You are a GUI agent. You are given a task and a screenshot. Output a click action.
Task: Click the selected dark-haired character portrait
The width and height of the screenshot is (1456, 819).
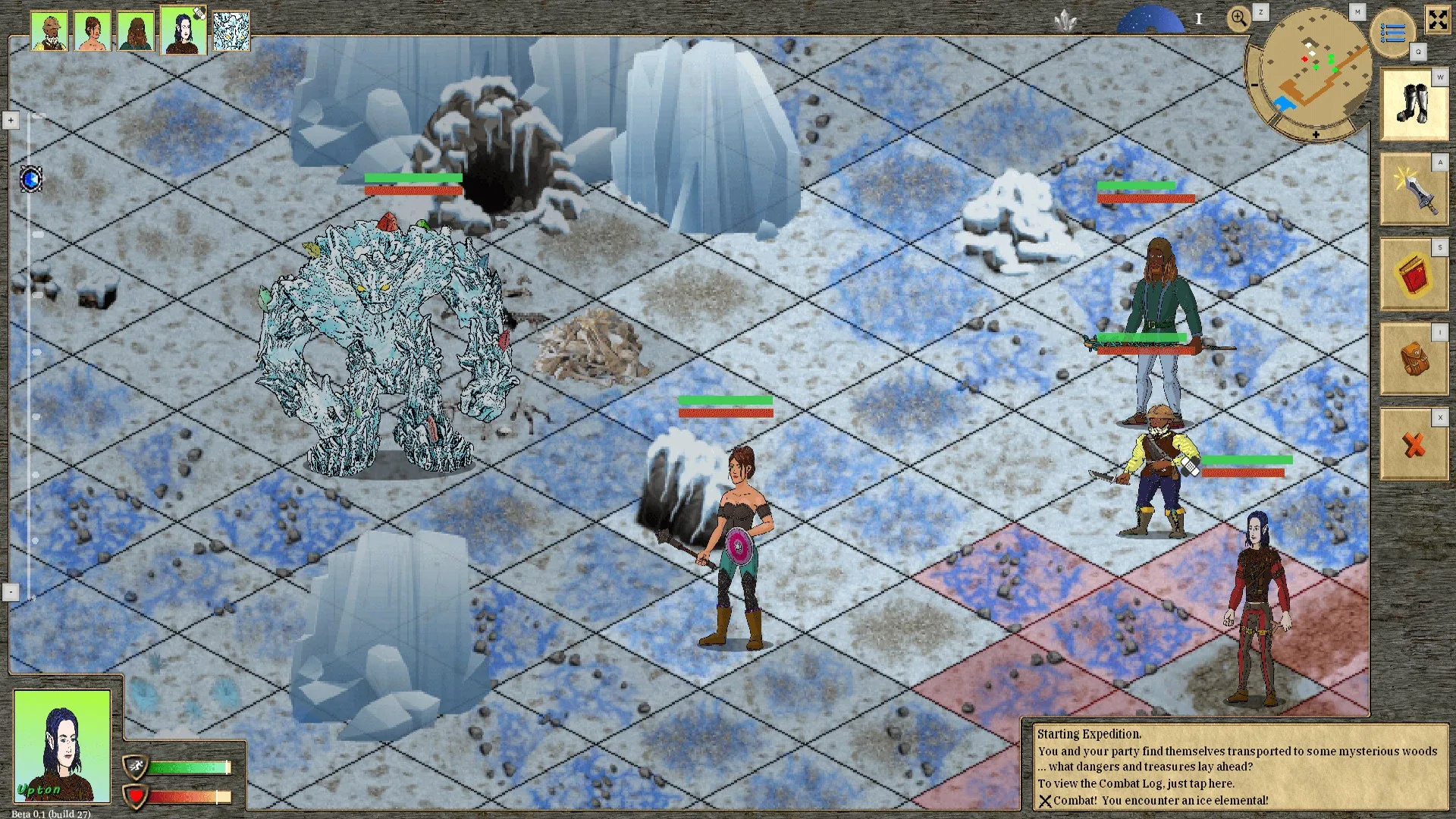coord(182,30)
